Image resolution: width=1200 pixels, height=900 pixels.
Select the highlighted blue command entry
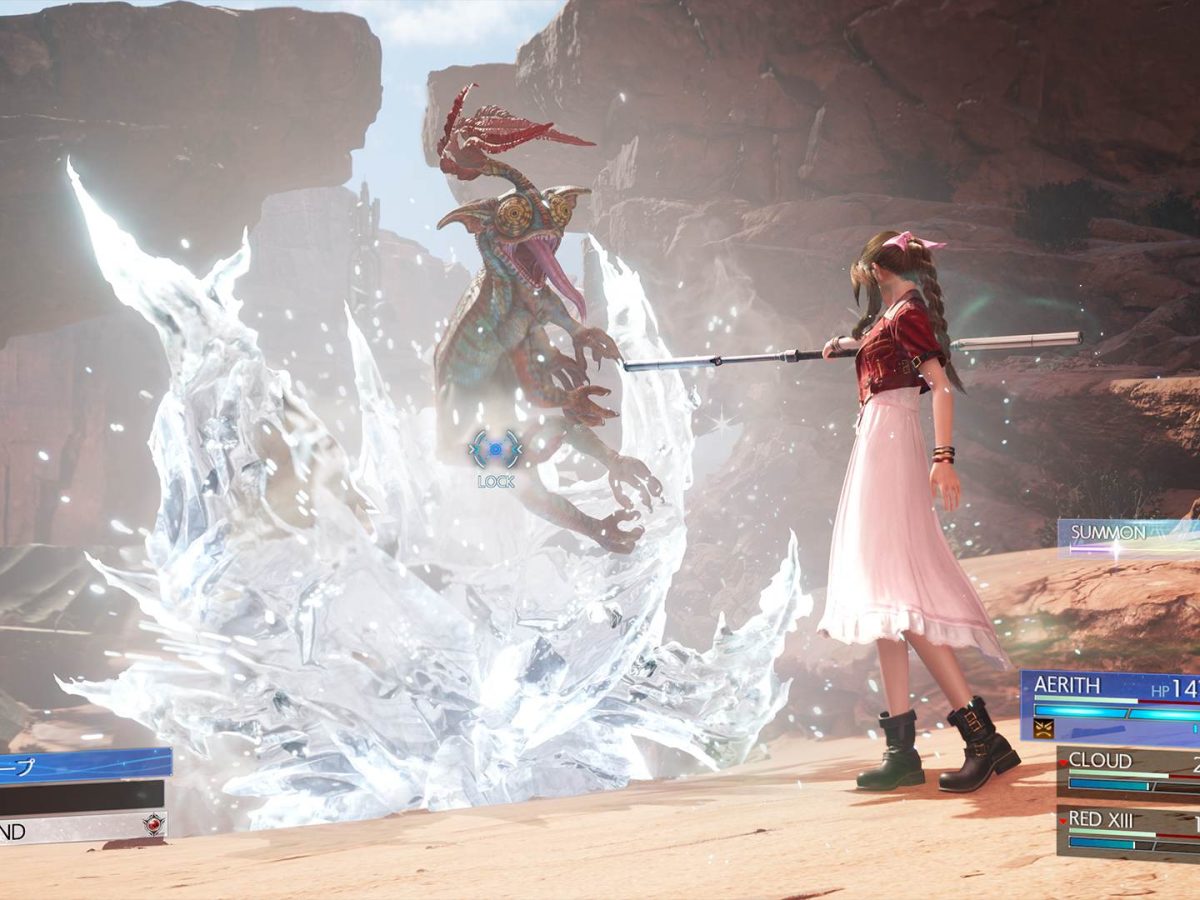[84, 765]
